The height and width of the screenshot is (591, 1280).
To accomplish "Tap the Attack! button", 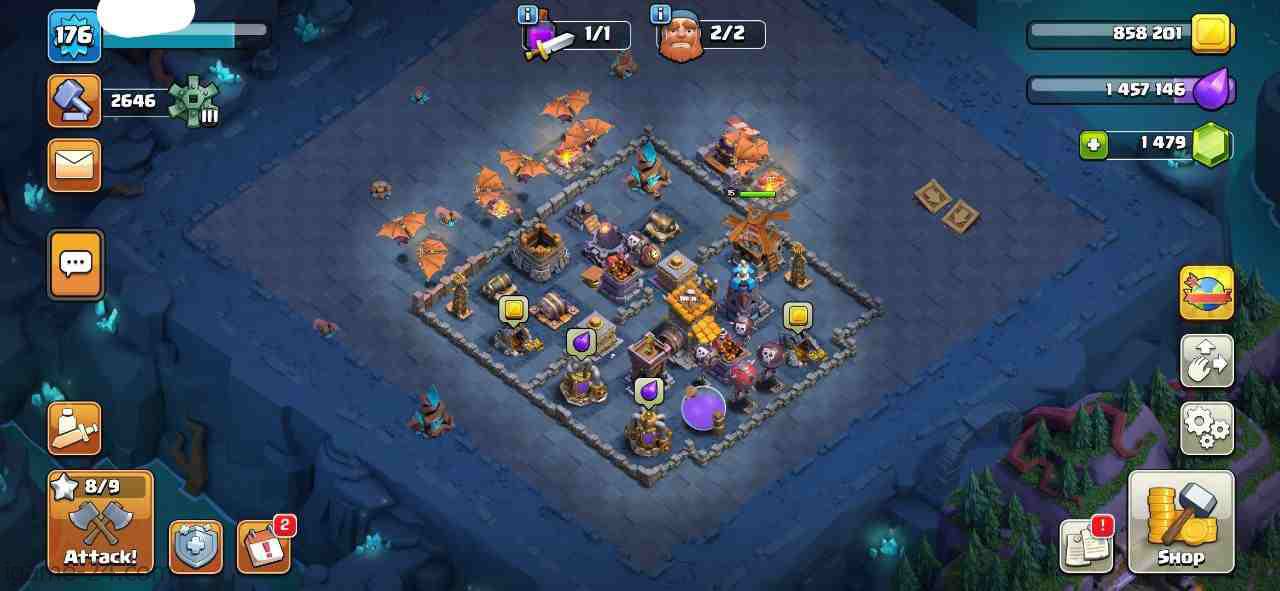I will click(100, 522).
